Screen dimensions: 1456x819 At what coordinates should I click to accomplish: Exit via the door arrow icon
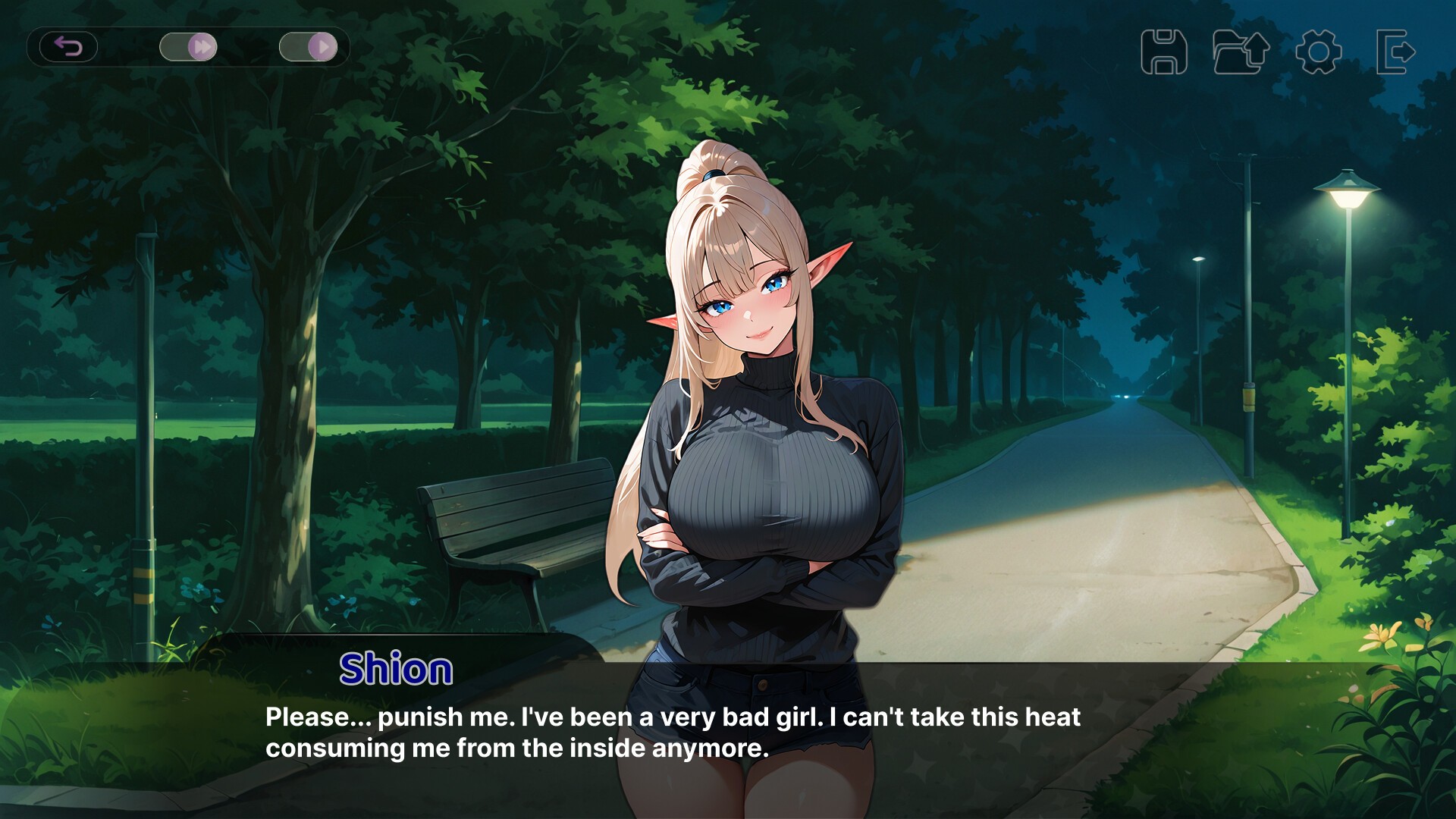pyautogui.click(x=1395, y=52)
